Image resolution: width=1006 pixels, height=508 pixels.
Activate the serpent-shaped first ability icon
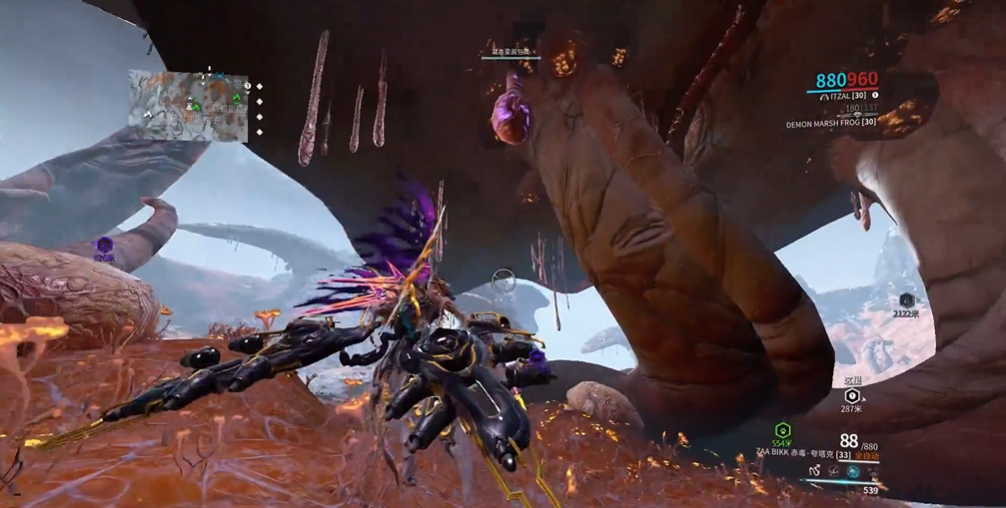(816, 471)
